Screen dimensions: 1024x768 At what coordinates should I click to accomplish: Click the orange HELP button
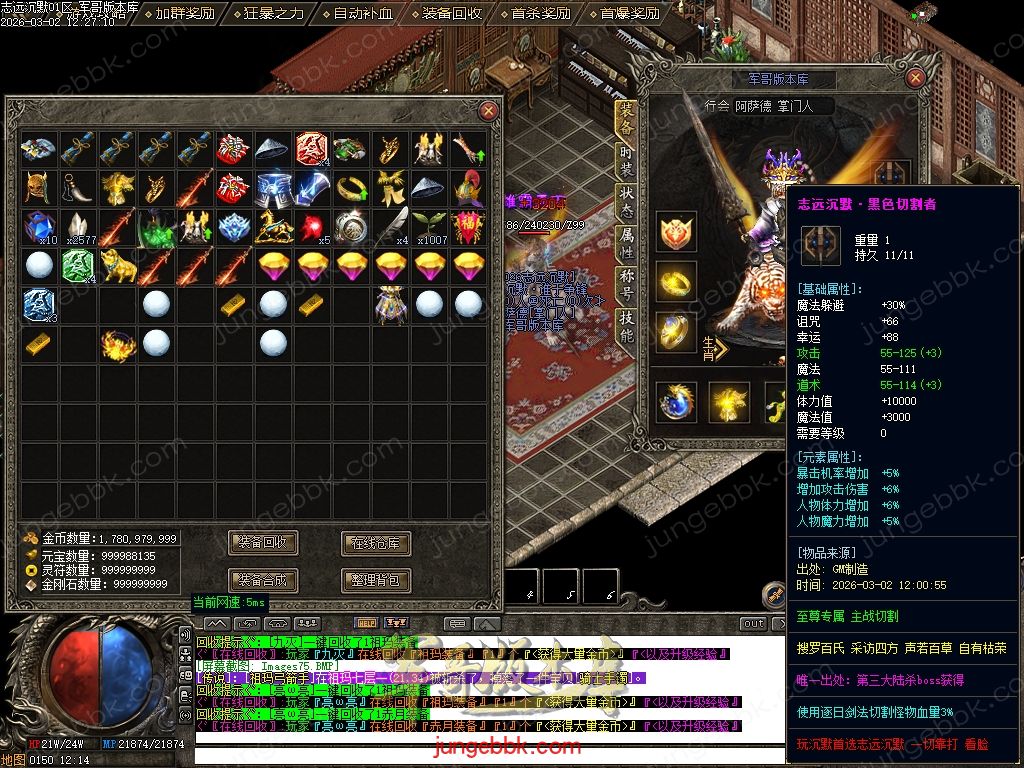(366, 623)
